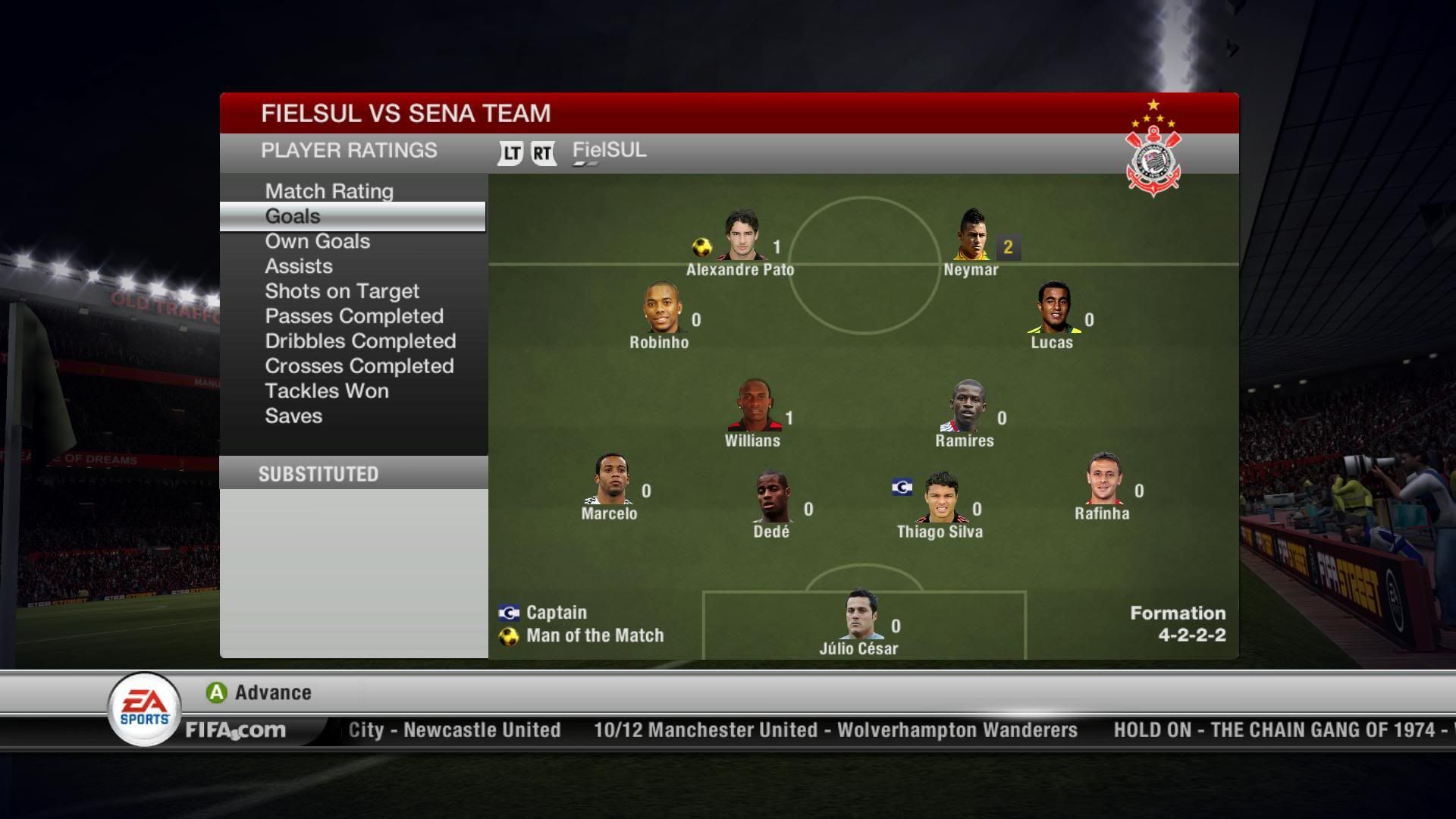Select the Goals stat category
Viewport: 1456px width, 819px height.
click(x=293, y=216)
